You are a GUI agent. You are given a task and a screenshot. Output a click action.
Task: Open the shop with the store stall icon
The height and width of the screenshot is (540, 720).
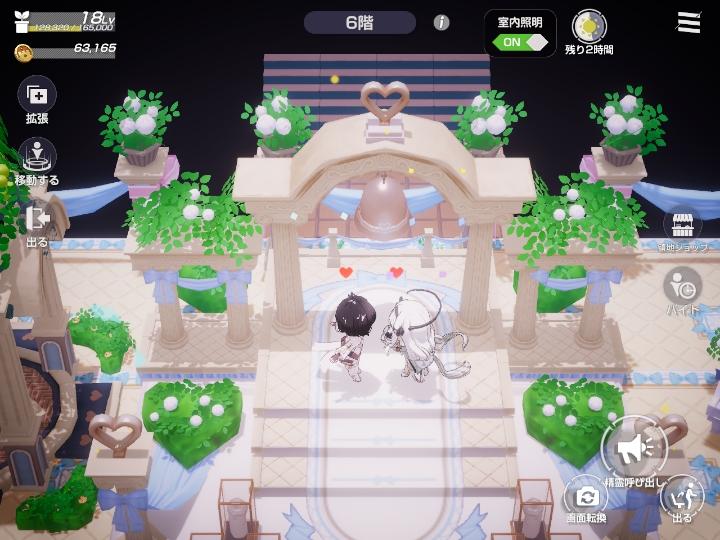[x=682, y=224]
